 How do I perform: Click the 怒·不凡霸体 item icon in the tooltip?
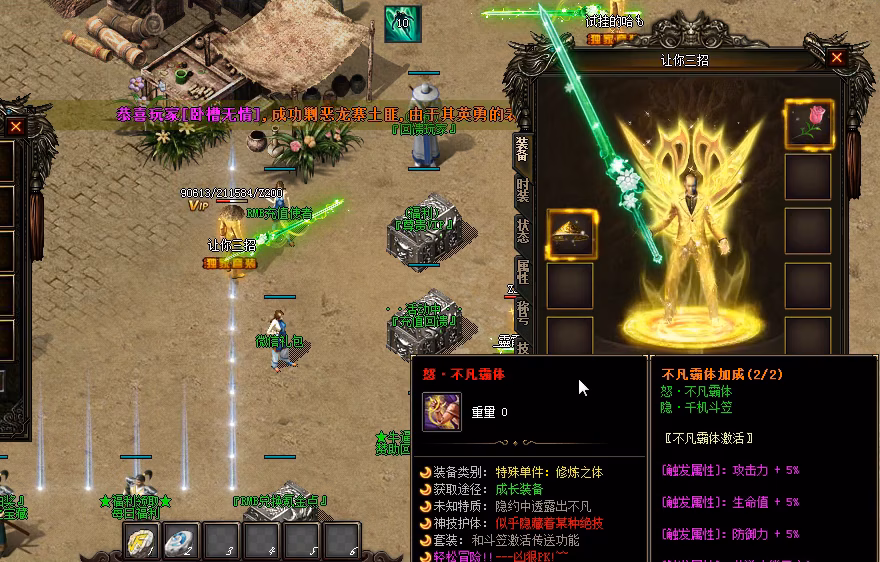tap(441, 412)
